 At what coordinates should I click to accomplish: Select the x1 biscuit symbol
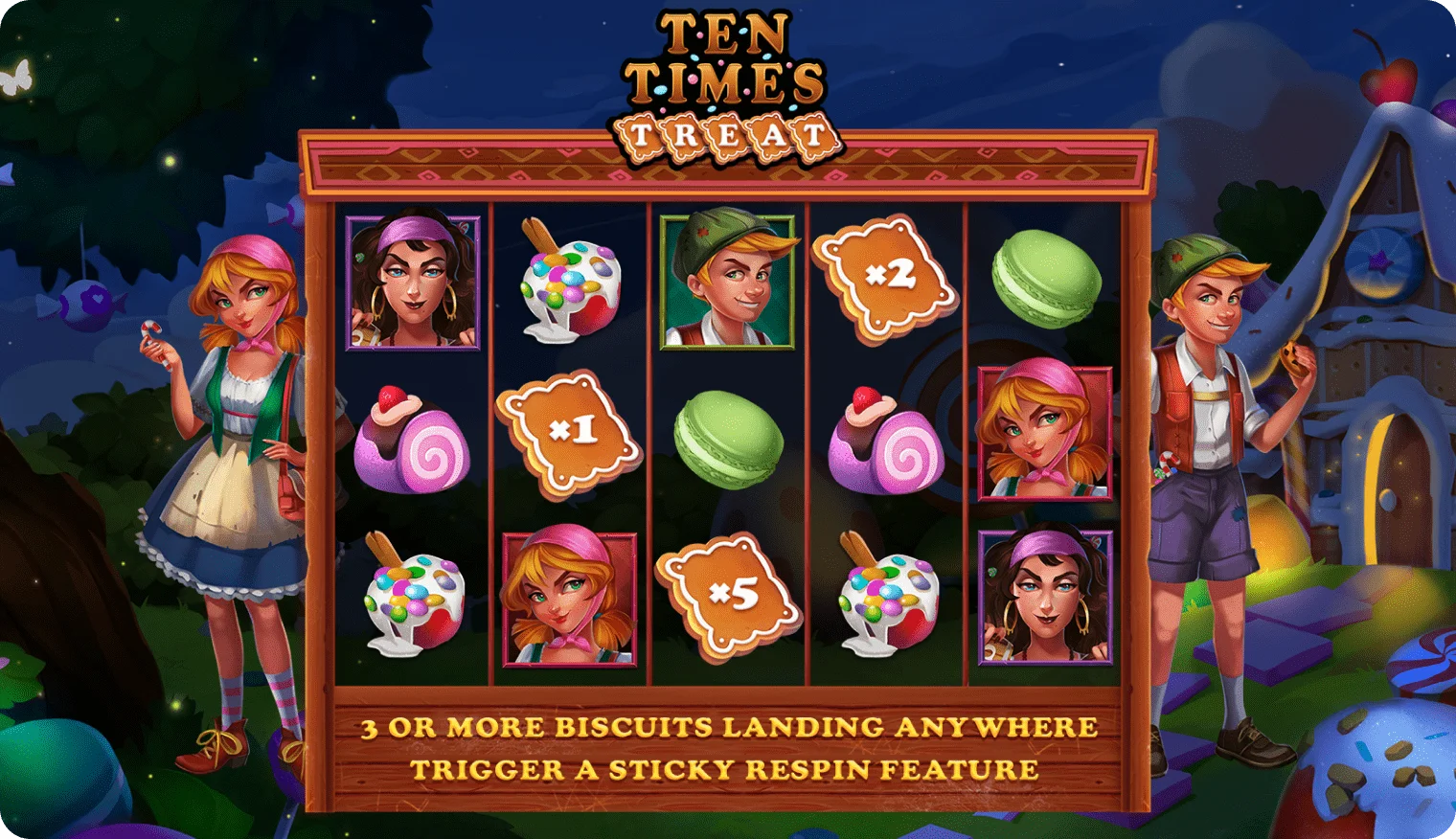pos(569,434)
